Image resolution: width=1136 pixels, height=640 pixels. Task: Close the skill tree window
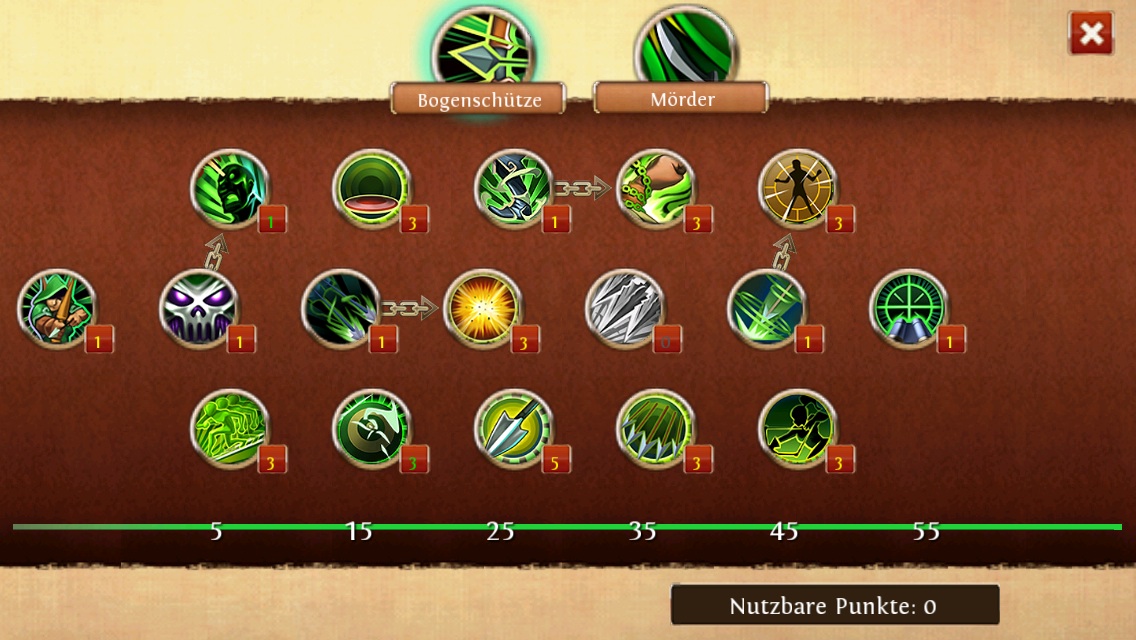click(x=1091, y=34)
